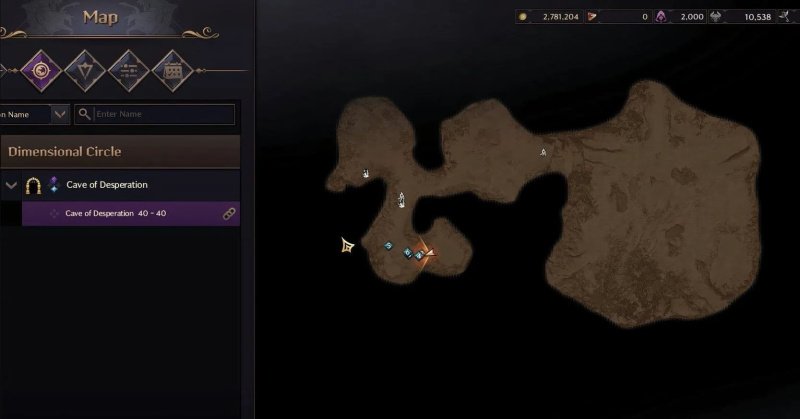Select the lone white marker in the eastern cavern
This screenshot has width=800, height=419.
tap(544, 152)
